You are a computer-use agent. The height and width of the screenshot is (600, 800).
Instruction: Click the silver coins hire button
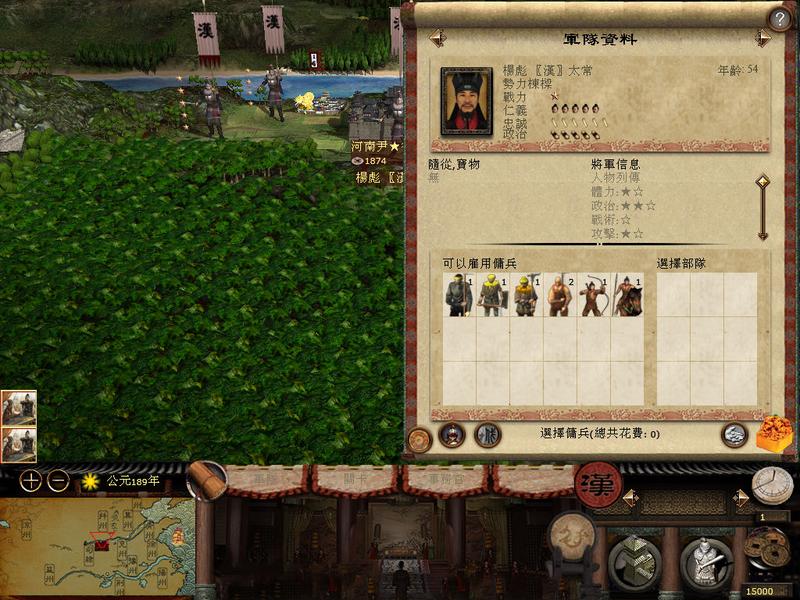pyautogui.click(x=735, y=434)
